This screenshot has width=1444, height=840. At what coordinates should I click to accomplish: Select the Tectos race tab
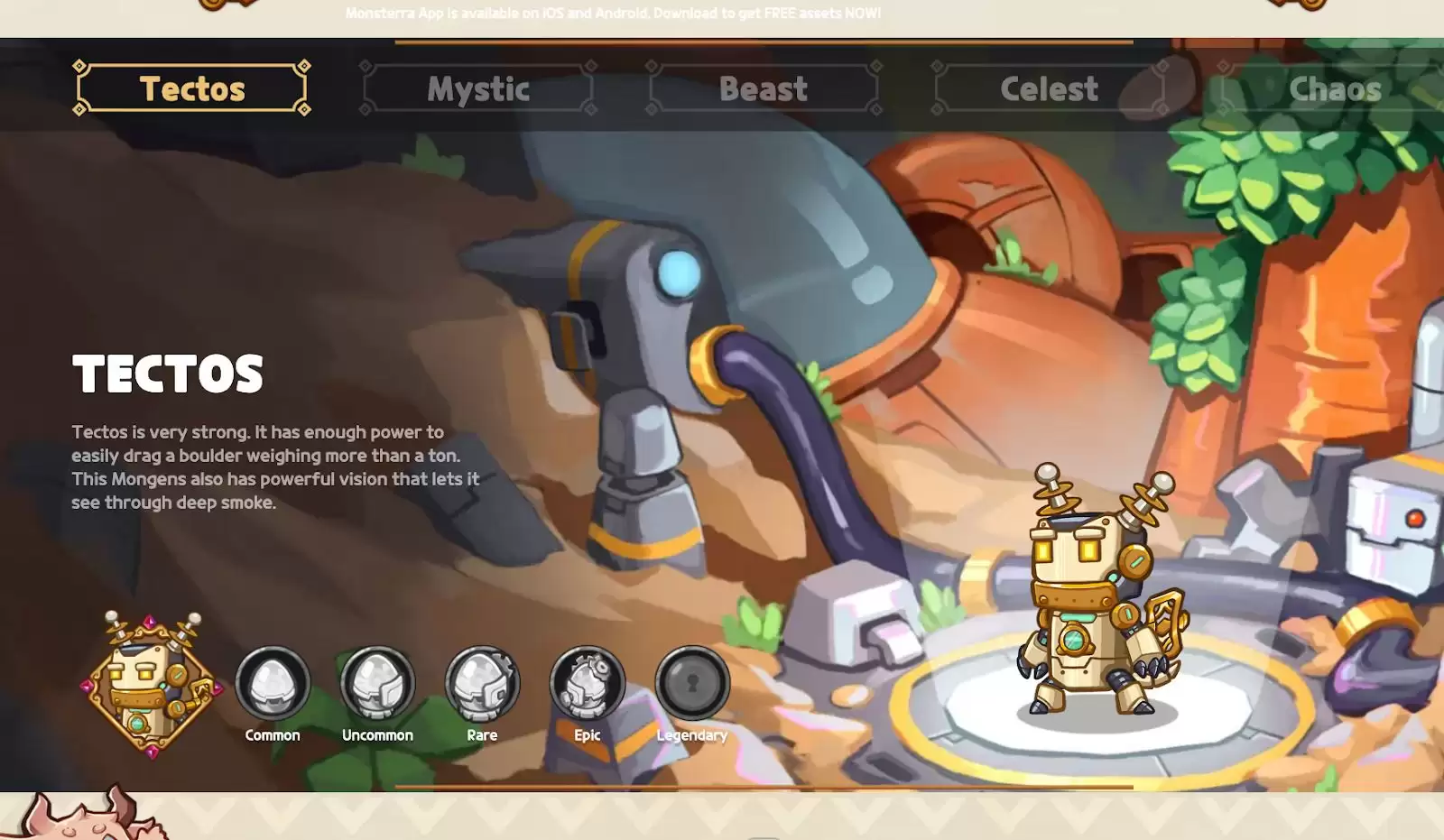191,88
